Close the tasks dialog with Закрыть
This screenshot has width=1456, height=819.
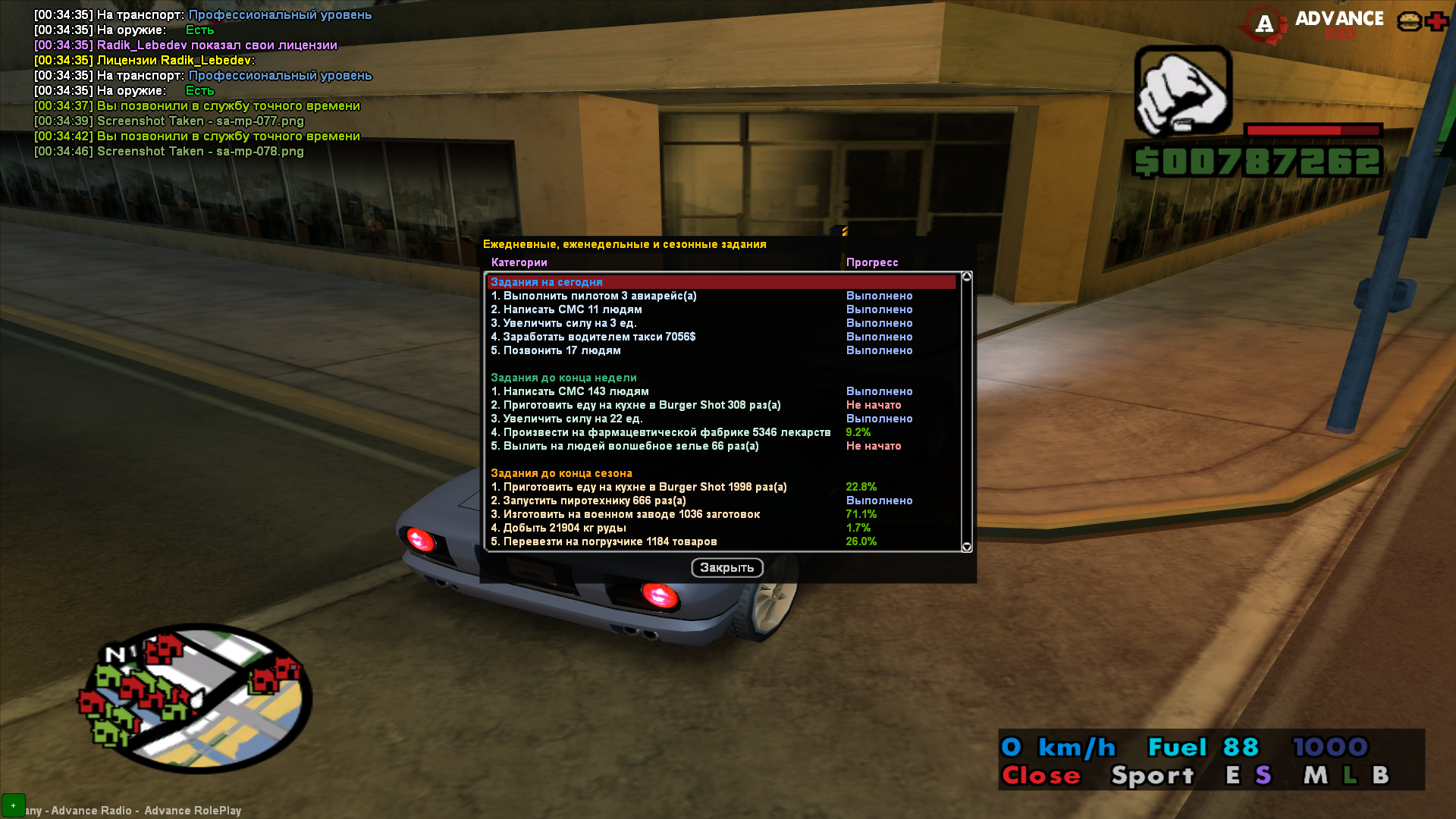tap(726, 567)
